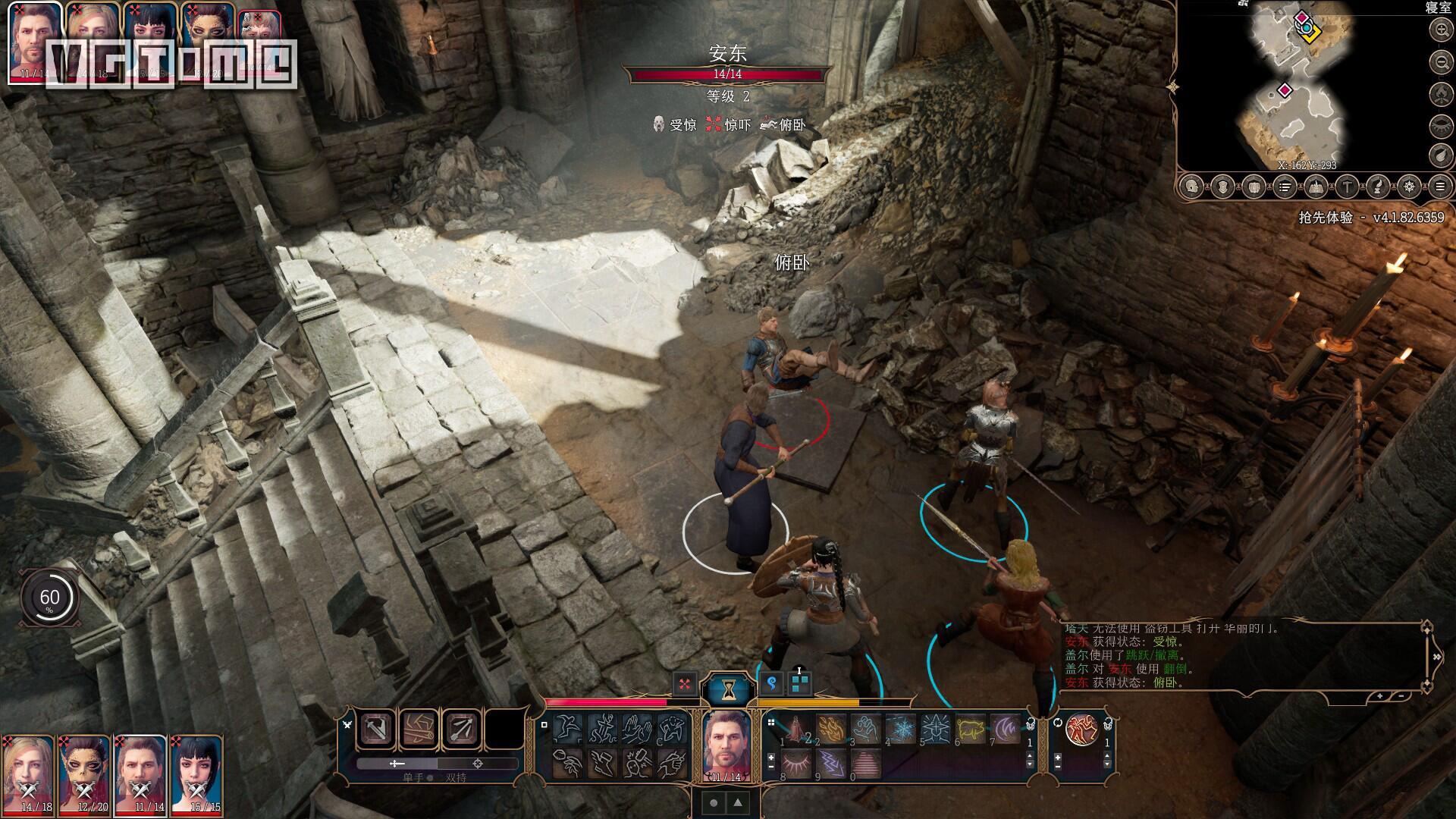Choose the ranged arrows attack slot
1456x819 pixels.
point(460,729)
